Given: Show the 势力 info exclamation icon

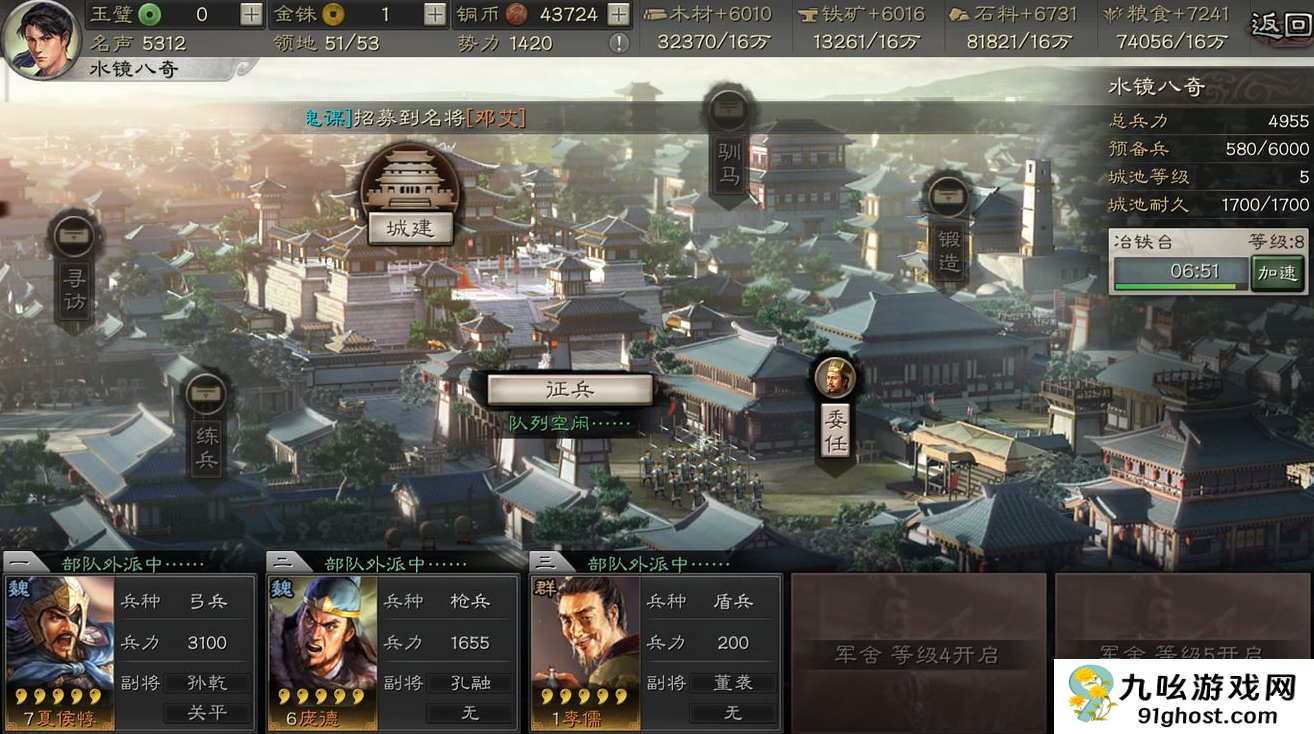Looking at the screenshot, I should 619,43.
